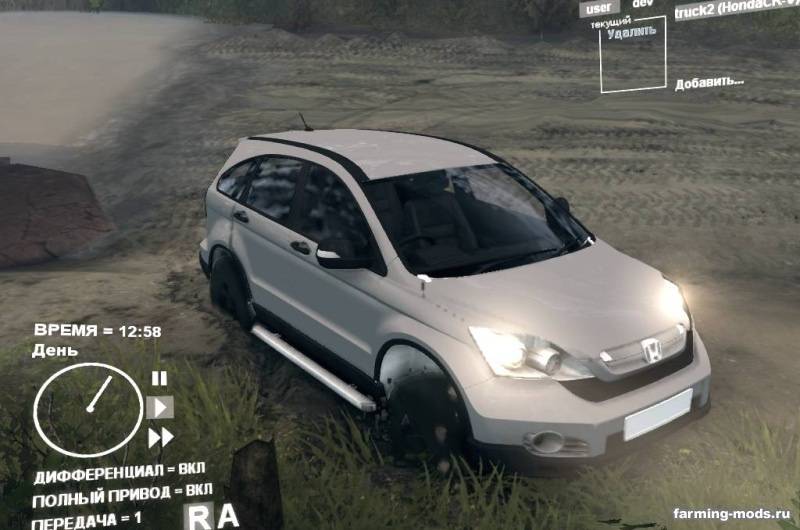Pause the time of day clock
This screenshot has width=800, height=530.
[159, 378]
